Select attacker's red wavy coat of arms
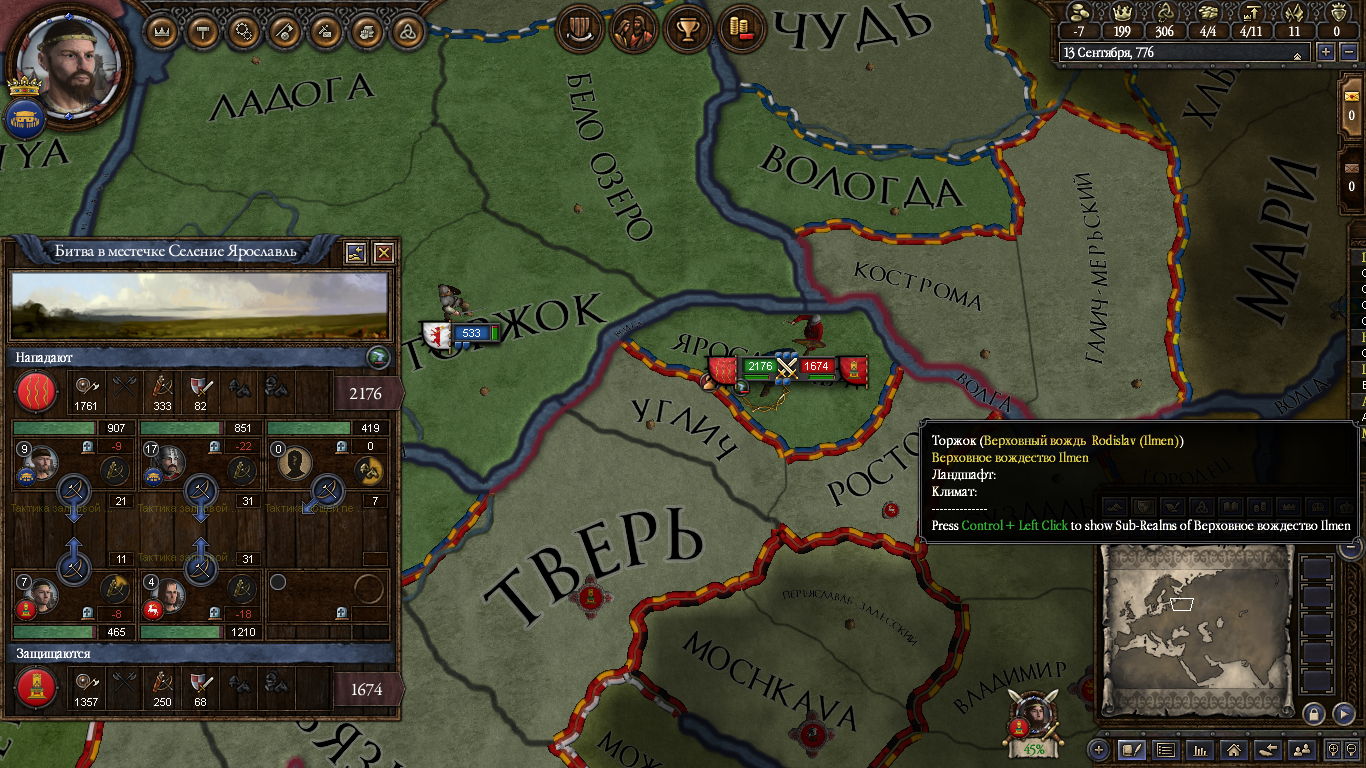Screen dimensions: 1366x768 point(35,392)
